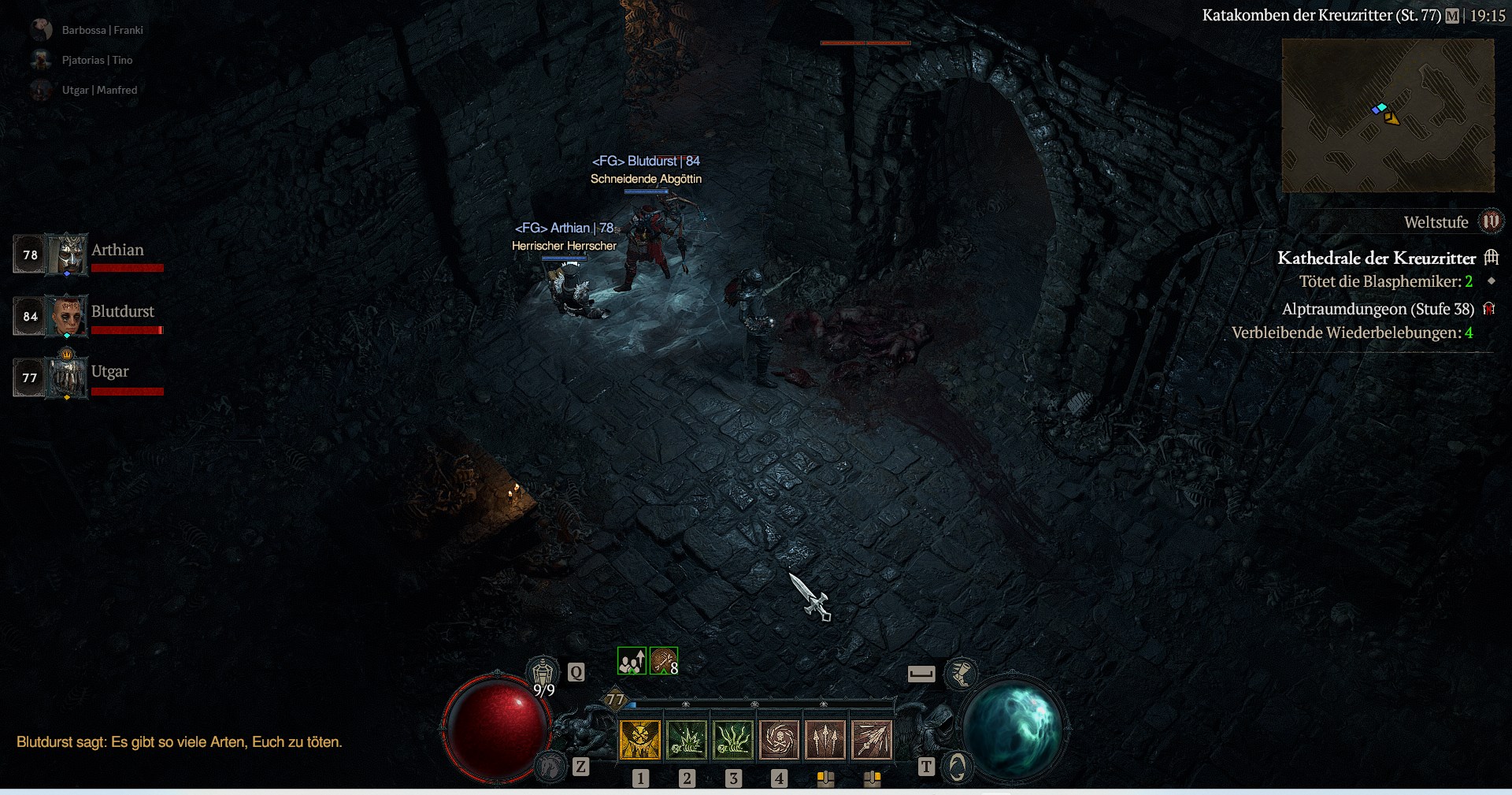Summon the mount with the horse icon

(x=550, y=766)
